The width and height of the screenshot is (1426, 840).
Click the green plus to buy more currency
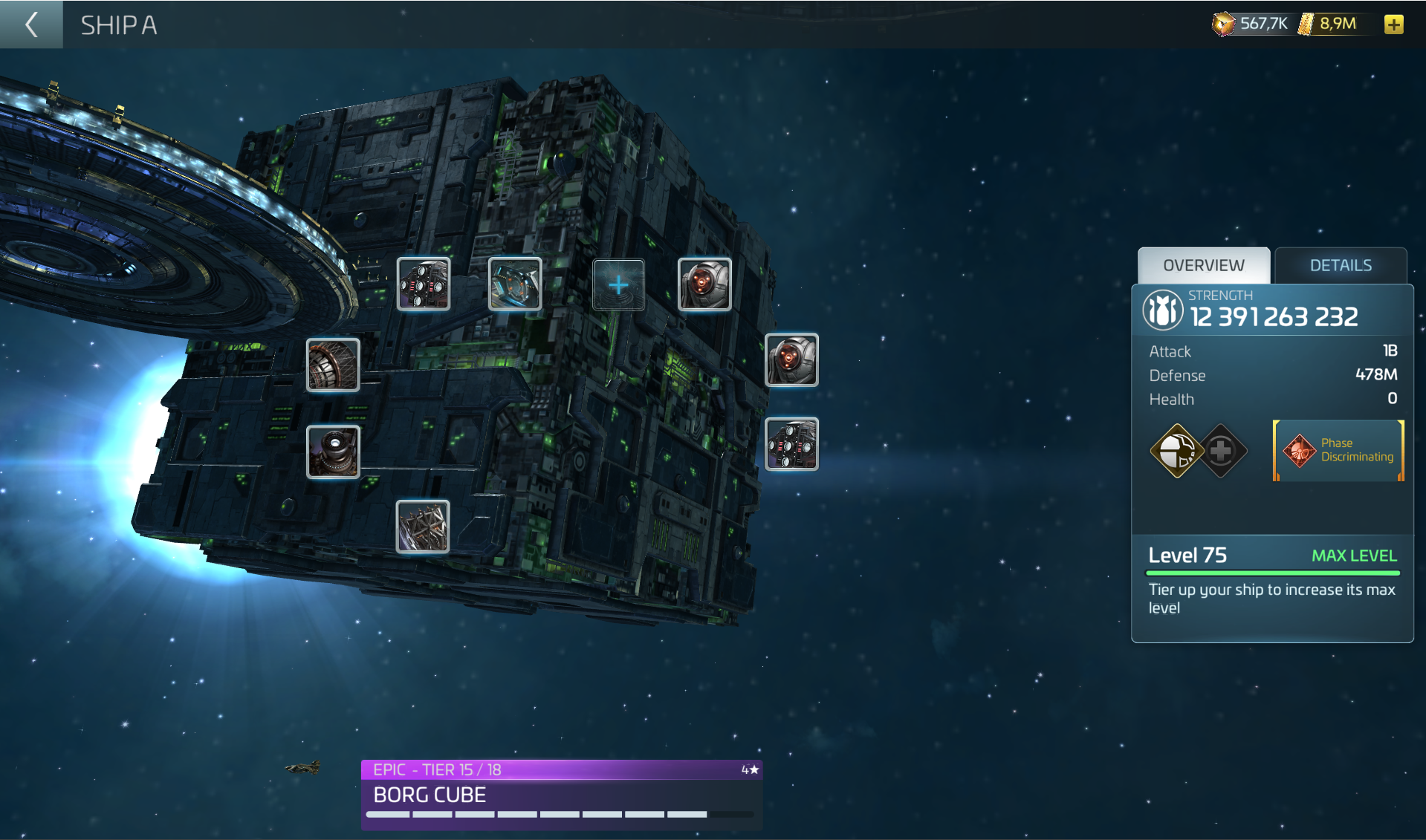pos(1395,23)
